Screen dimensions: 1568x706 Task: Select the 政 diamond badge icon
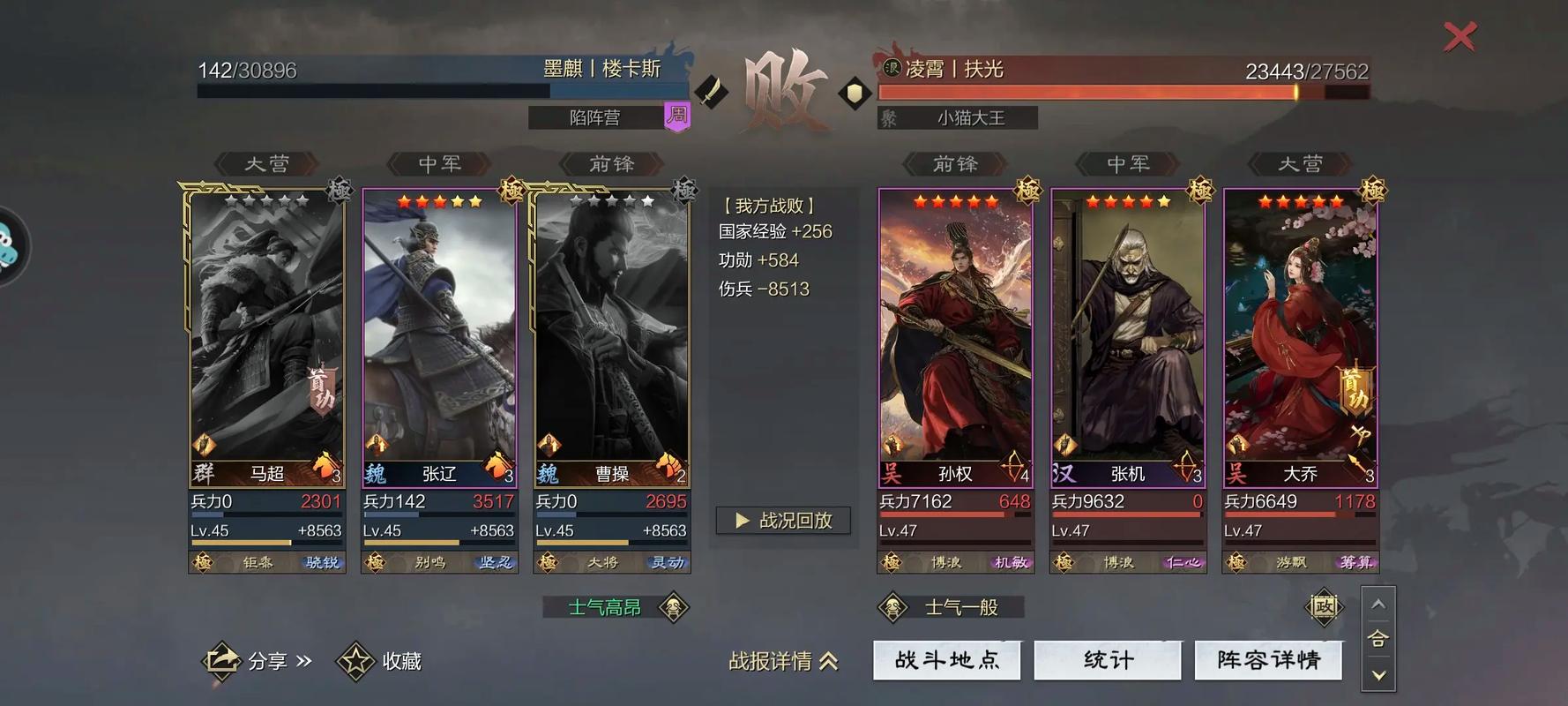[1325, 606]
